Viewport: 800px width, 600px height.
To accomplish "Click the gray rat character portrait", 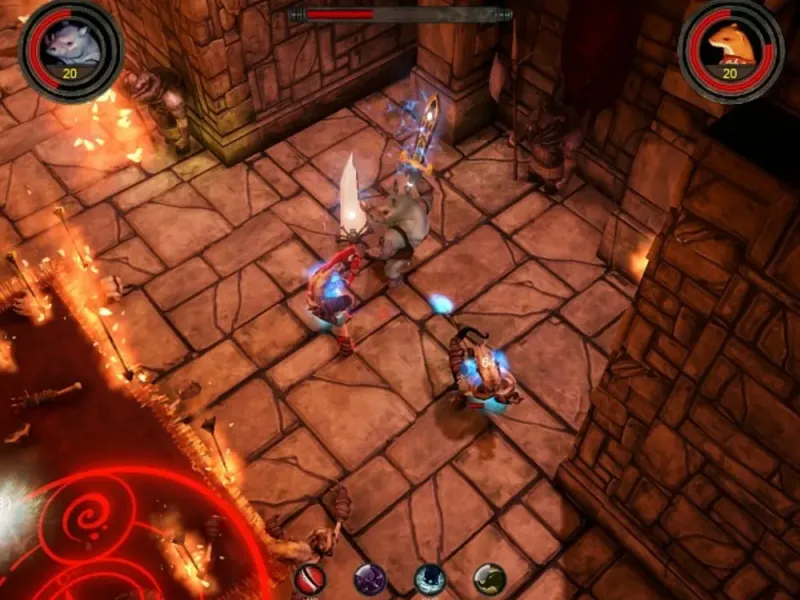I will [70, 45].
